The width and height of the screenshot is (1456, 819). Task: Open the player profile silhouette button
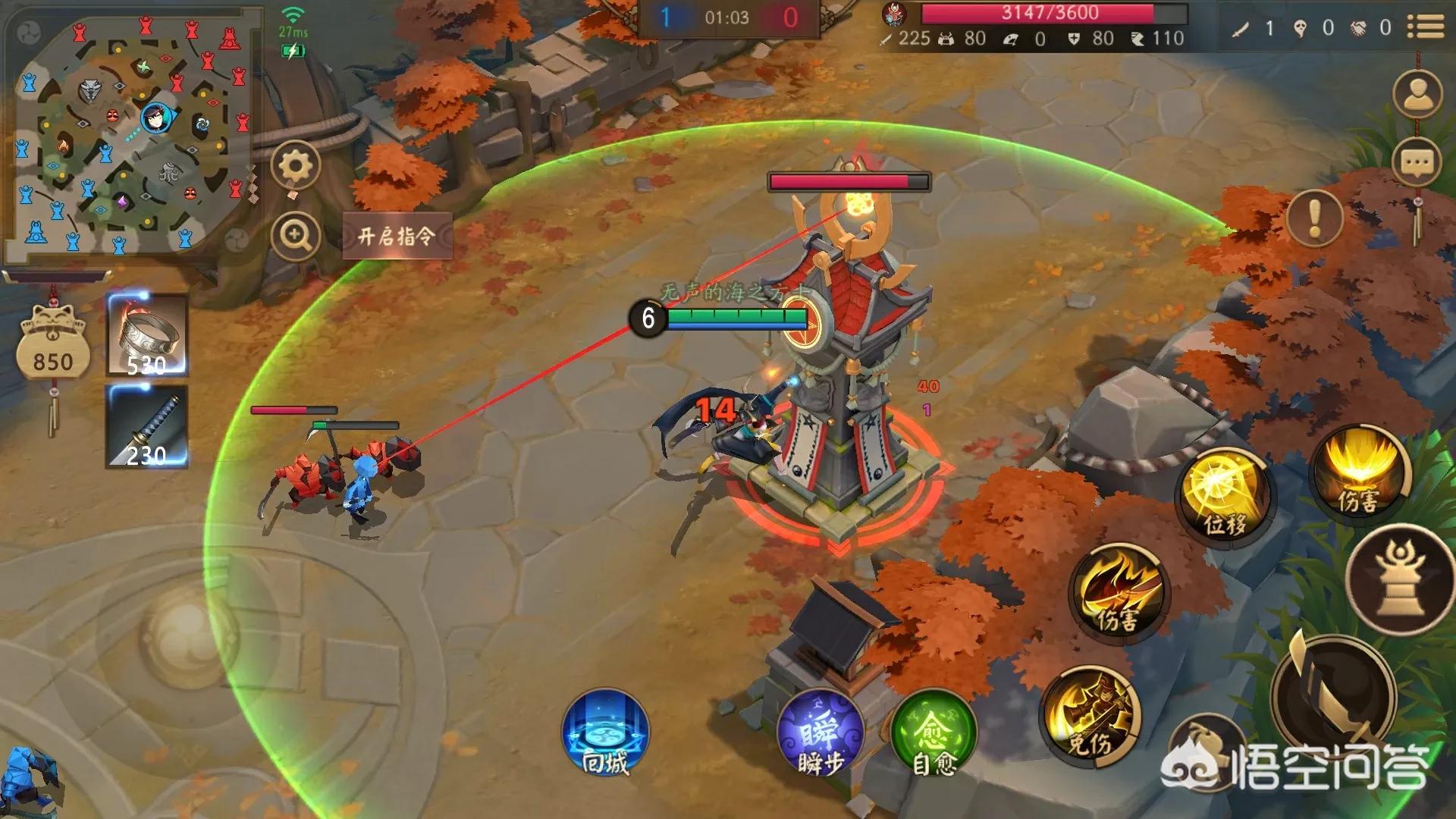pyautogui.click(x=1417, y=95)
